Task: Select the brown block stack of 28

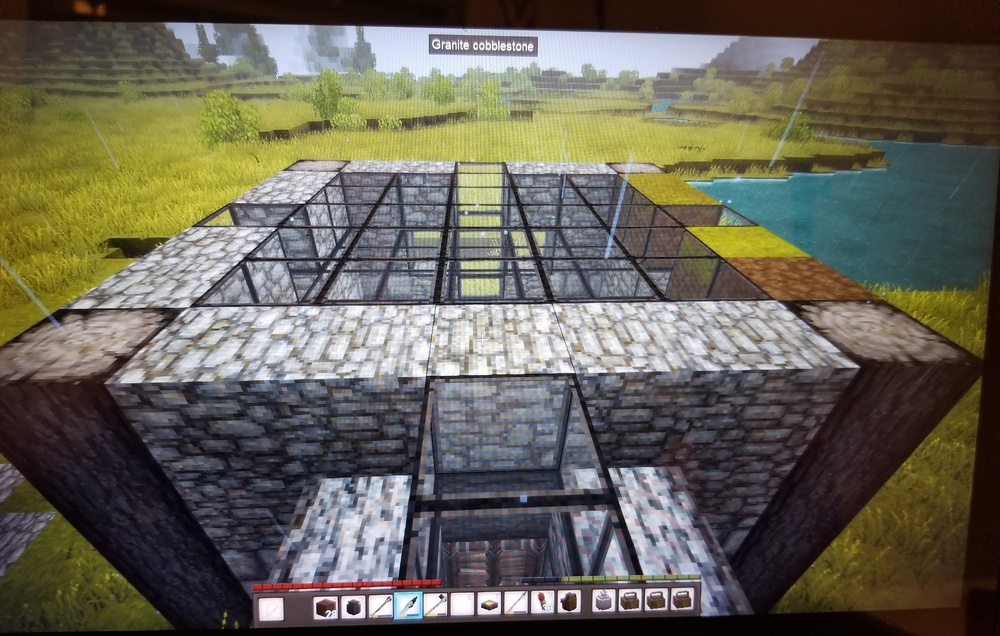Action: point(325,605)
